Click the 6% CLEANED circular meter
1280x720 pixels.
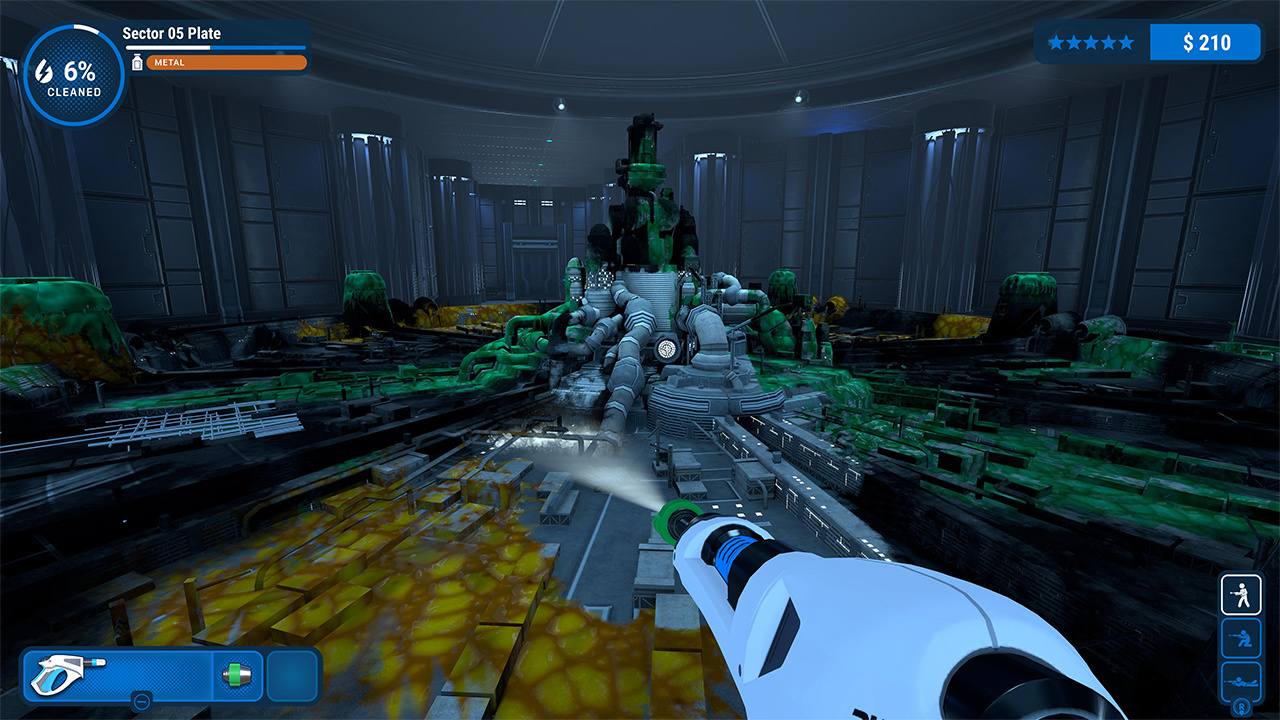click(x=72, y=68)
